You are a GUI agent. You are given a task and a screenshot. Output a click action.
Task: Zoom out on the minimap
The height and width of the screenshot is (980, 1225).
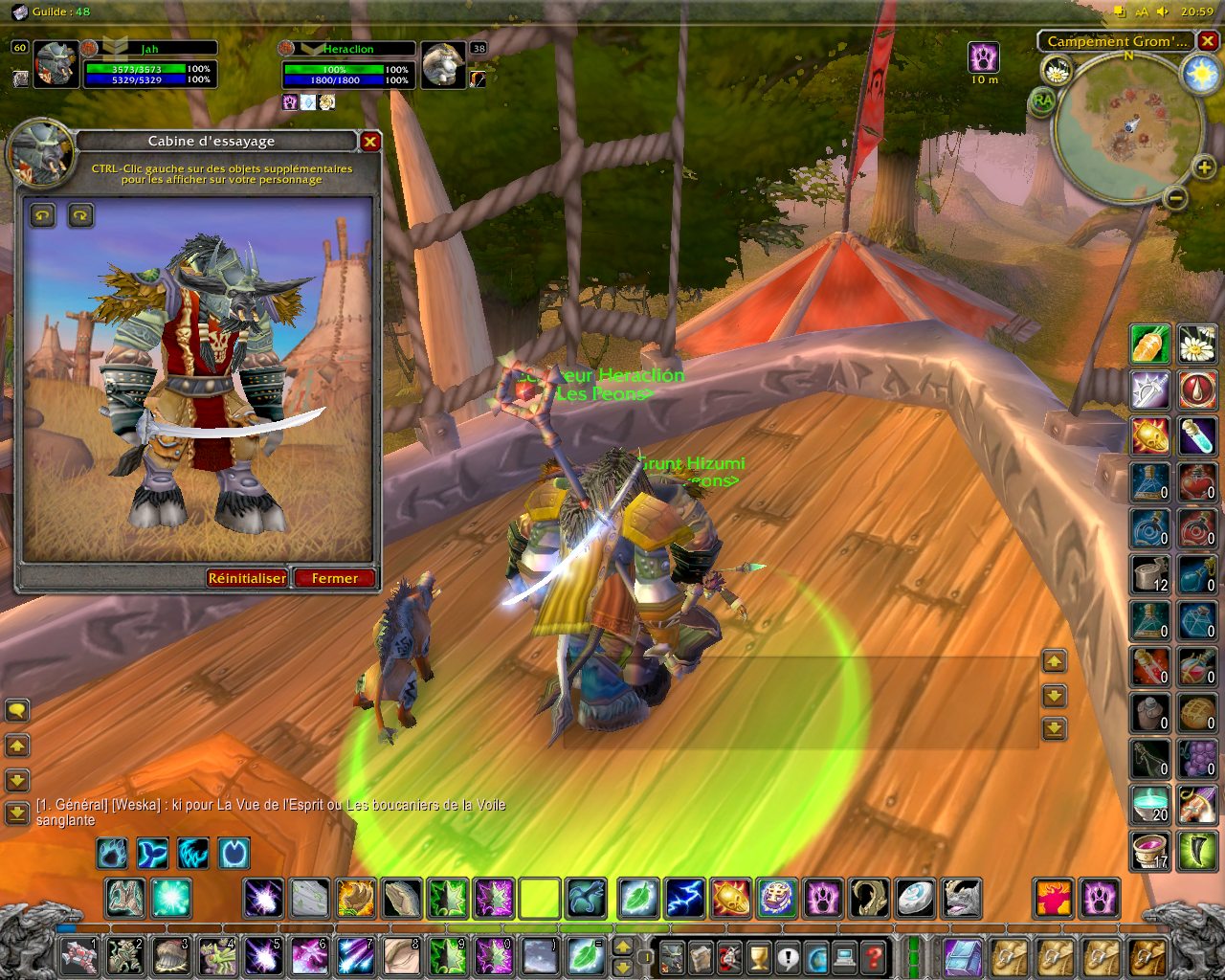point(1176,198)
